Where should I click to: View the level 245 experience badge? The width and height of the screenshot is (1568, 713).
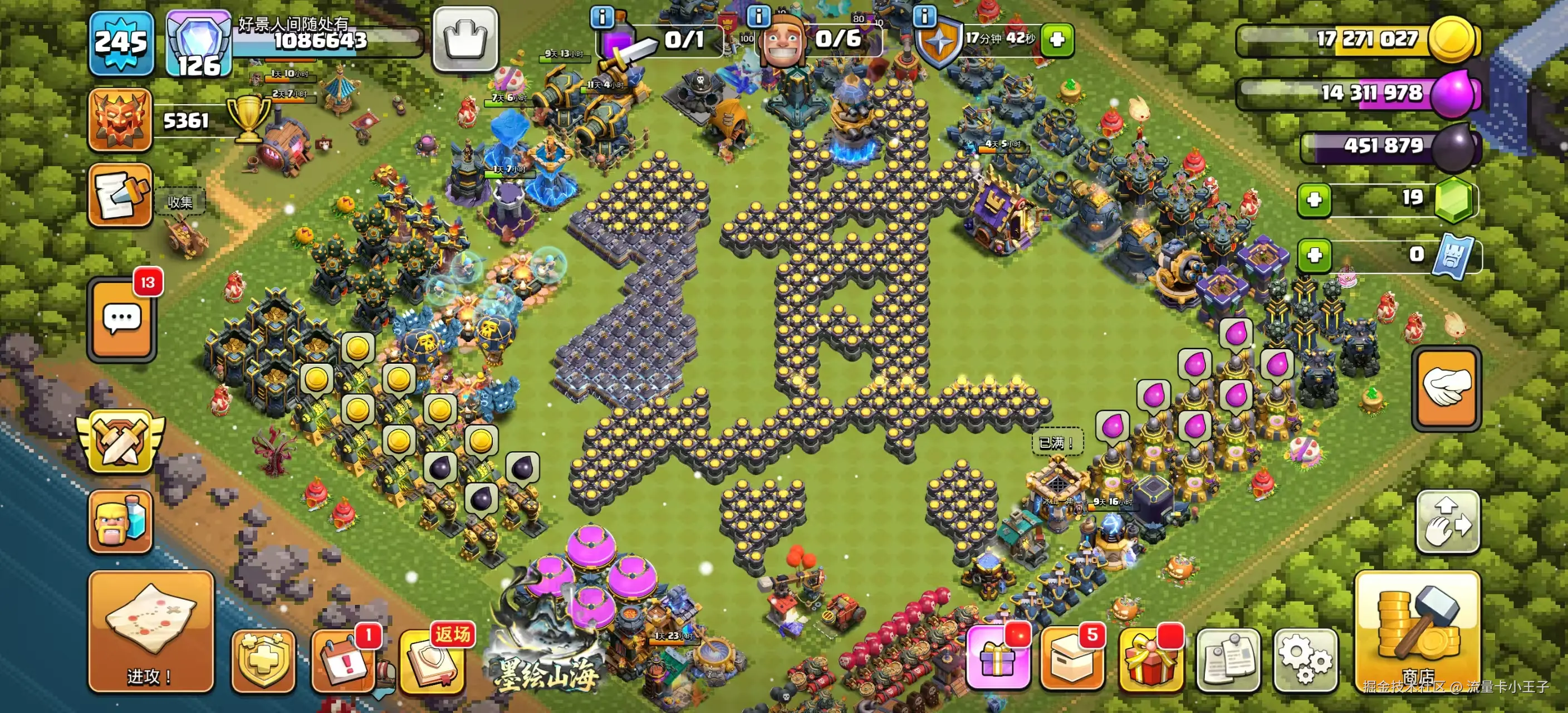click(x=121, y=43)
